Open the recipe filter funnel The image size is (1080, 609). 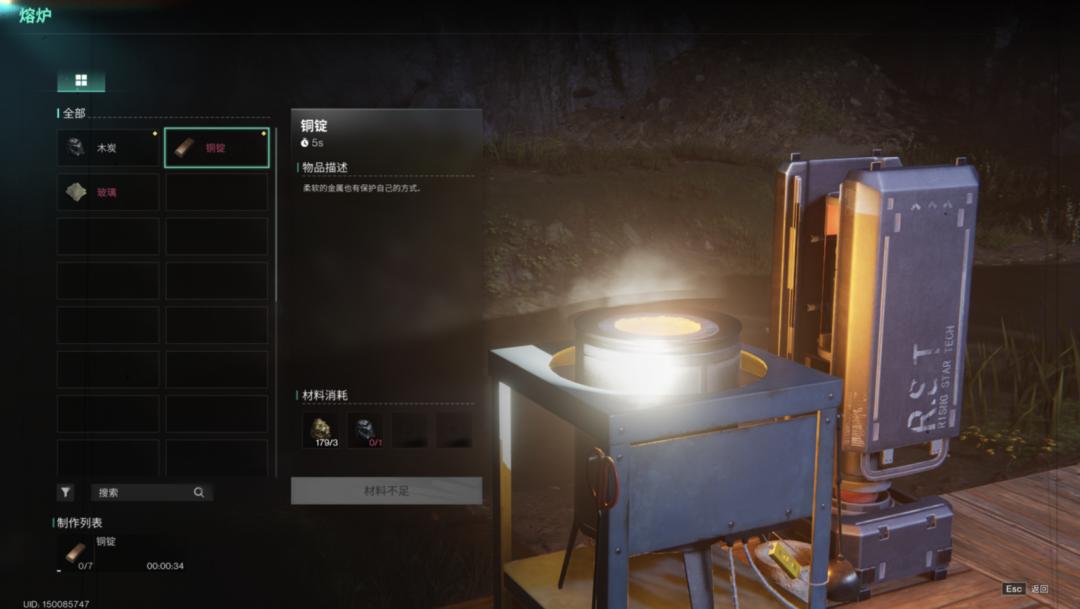65,492
